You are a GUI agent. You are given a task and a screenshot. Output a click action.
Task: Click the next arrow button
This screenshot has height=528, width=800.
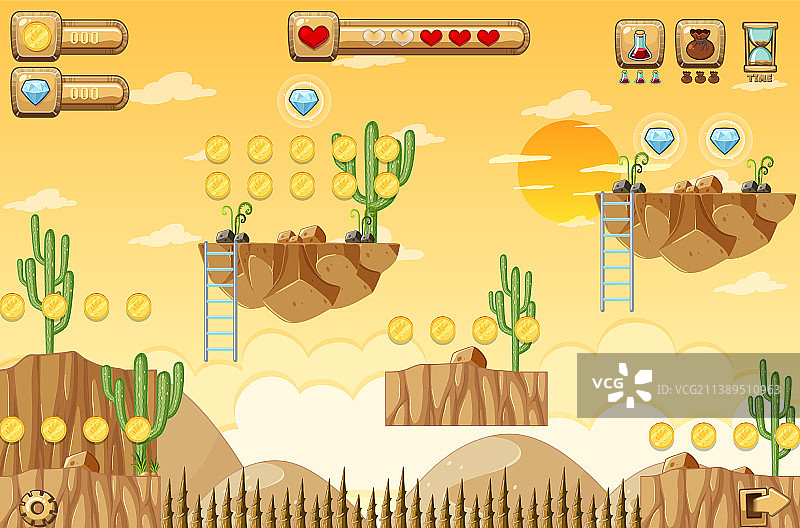[764, 503]
